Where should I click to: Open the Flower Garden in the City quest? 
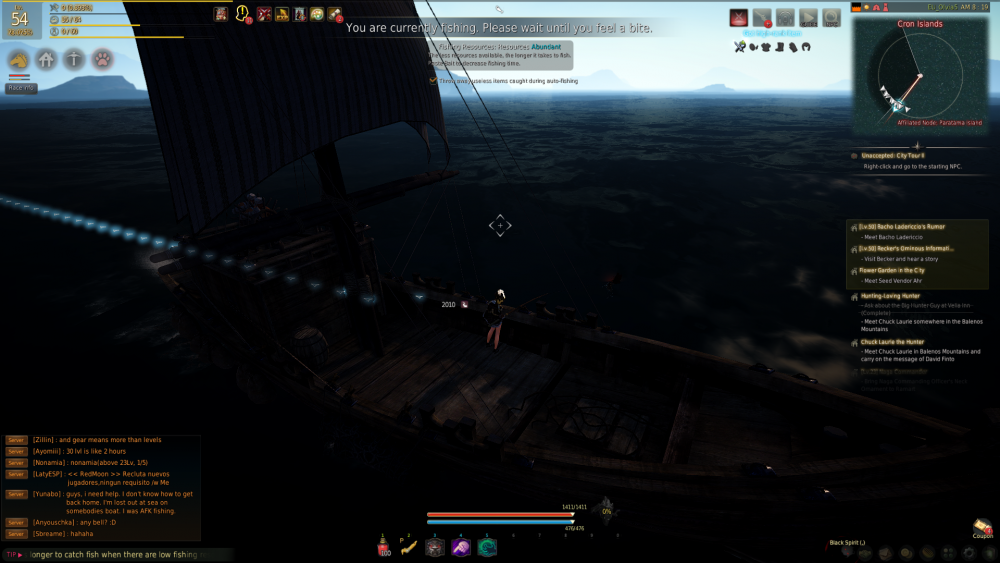pos(892,270)
